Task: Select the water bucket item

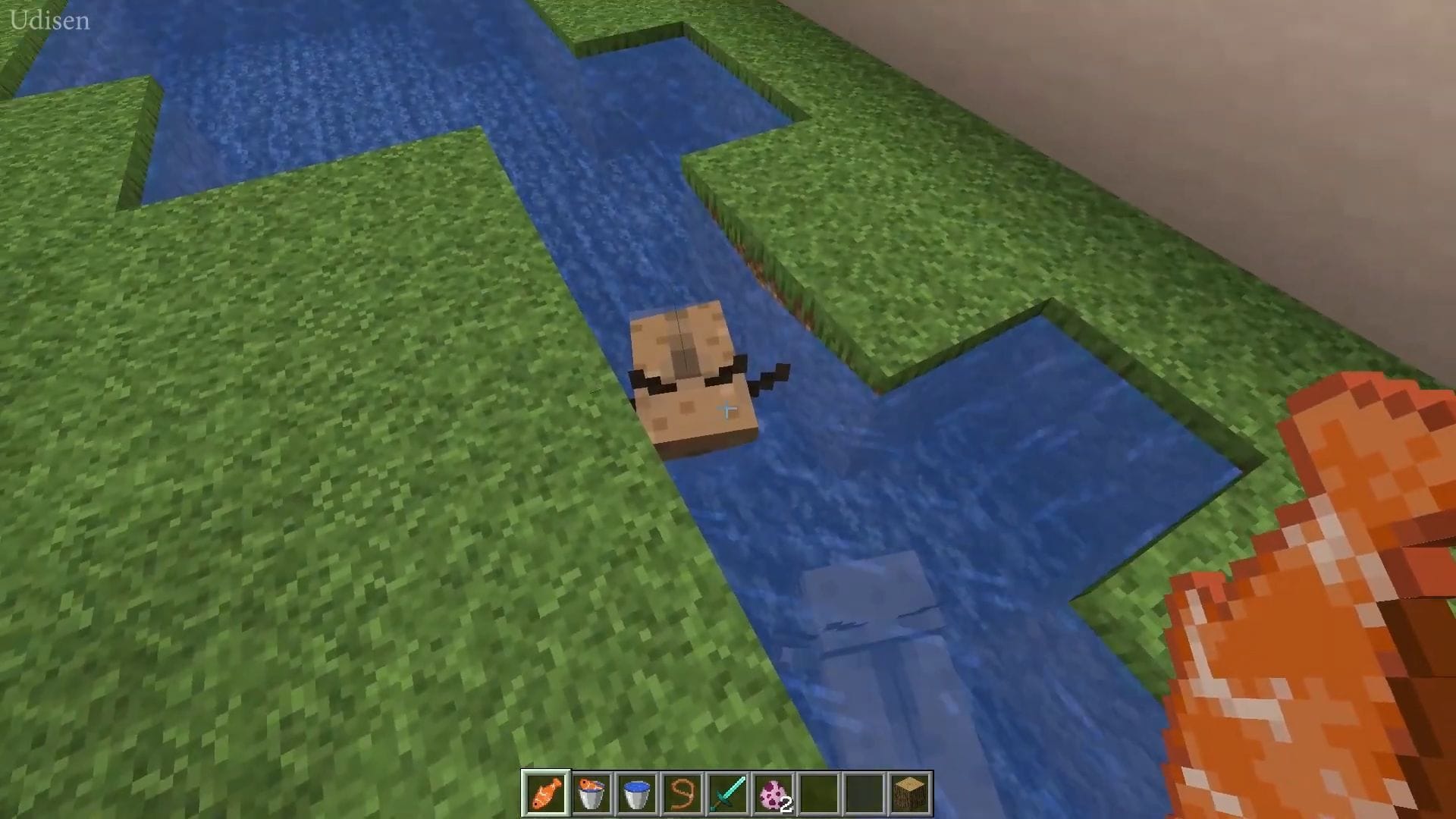Action: 637,792
